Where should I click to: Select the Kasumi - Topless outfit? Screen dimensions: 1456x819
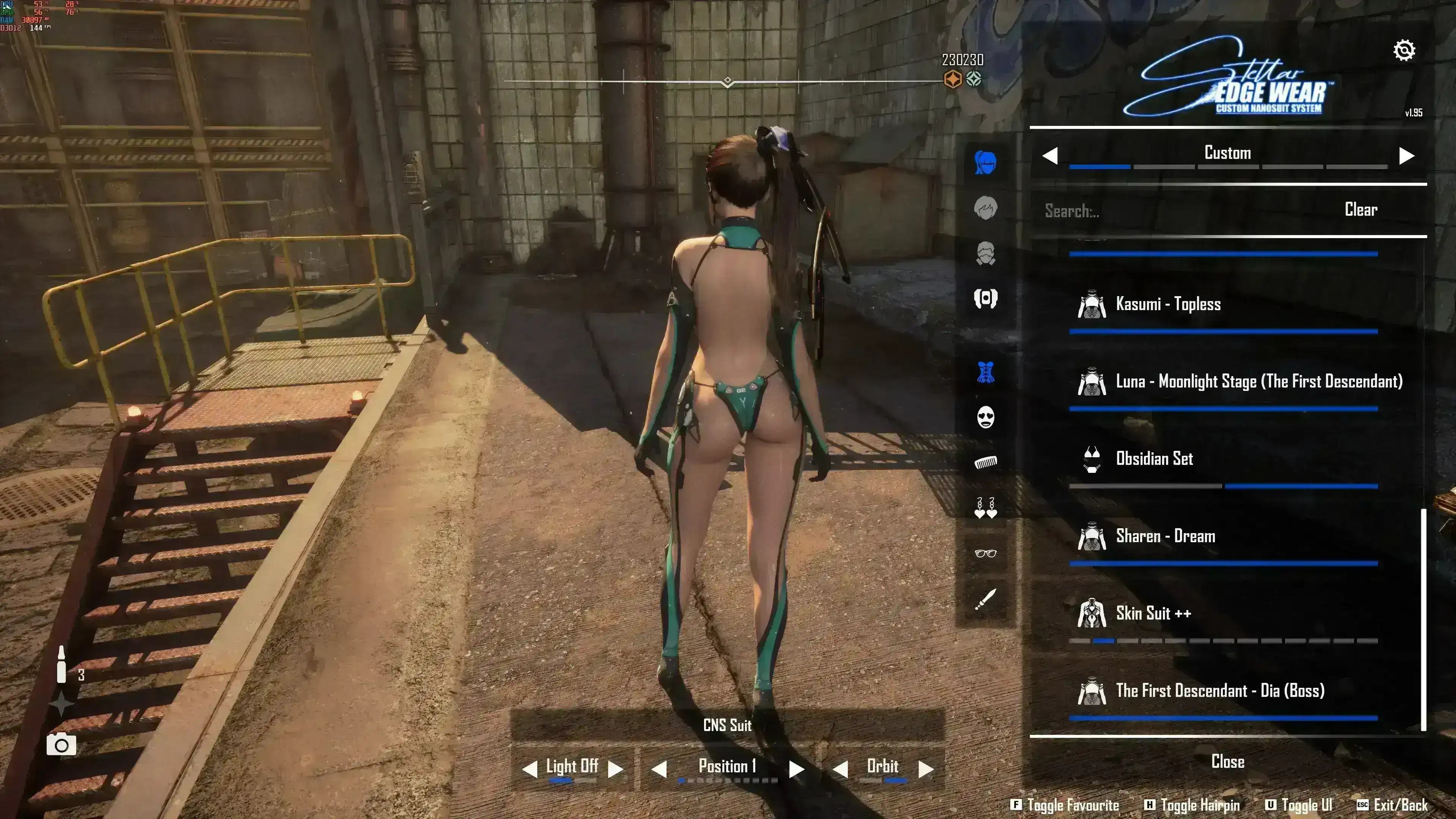[1168, 304]
